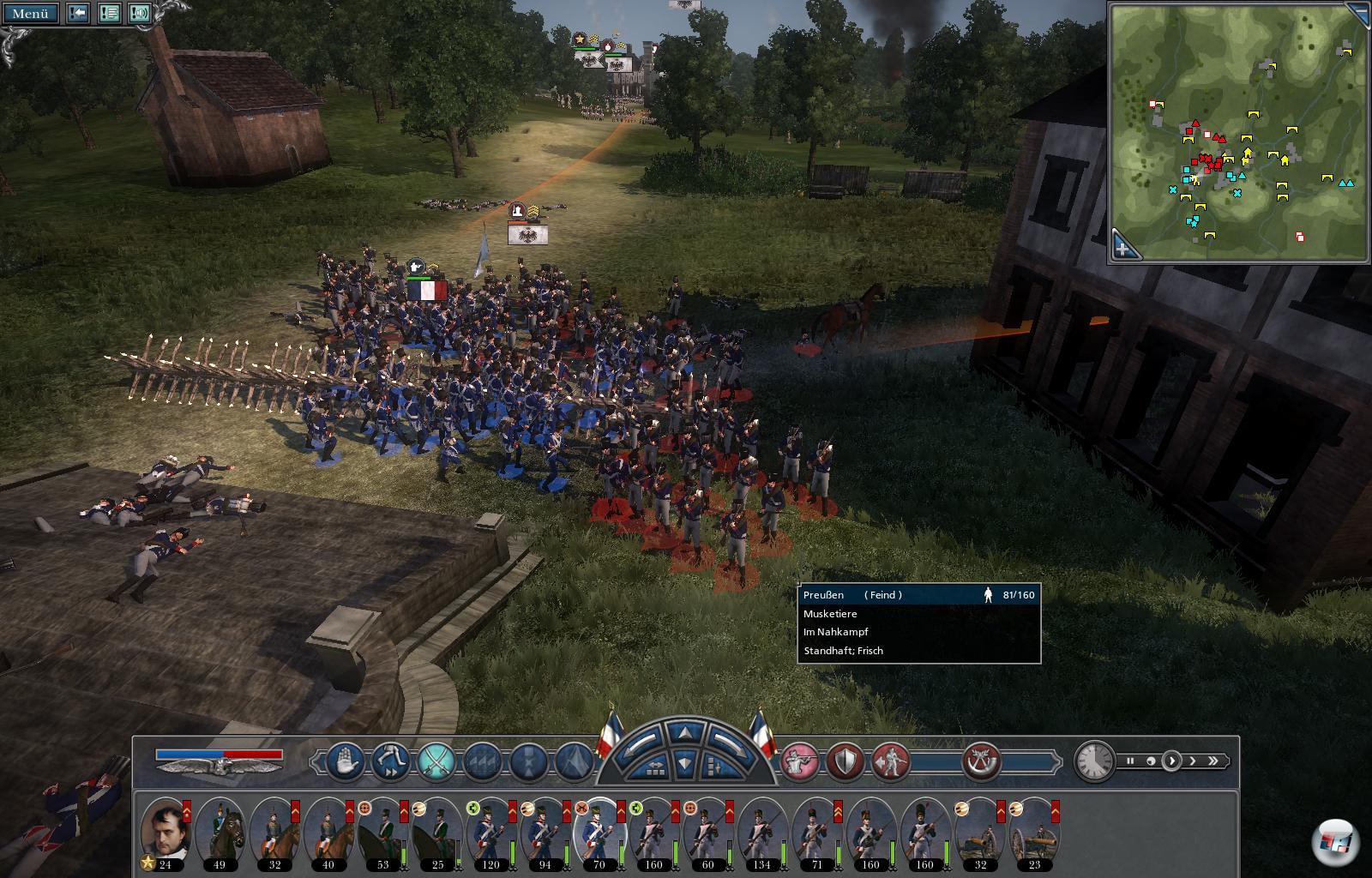The image size is (1372, 878).
Task: Set fastest speed with double arrow
Action: (1213, 761)
